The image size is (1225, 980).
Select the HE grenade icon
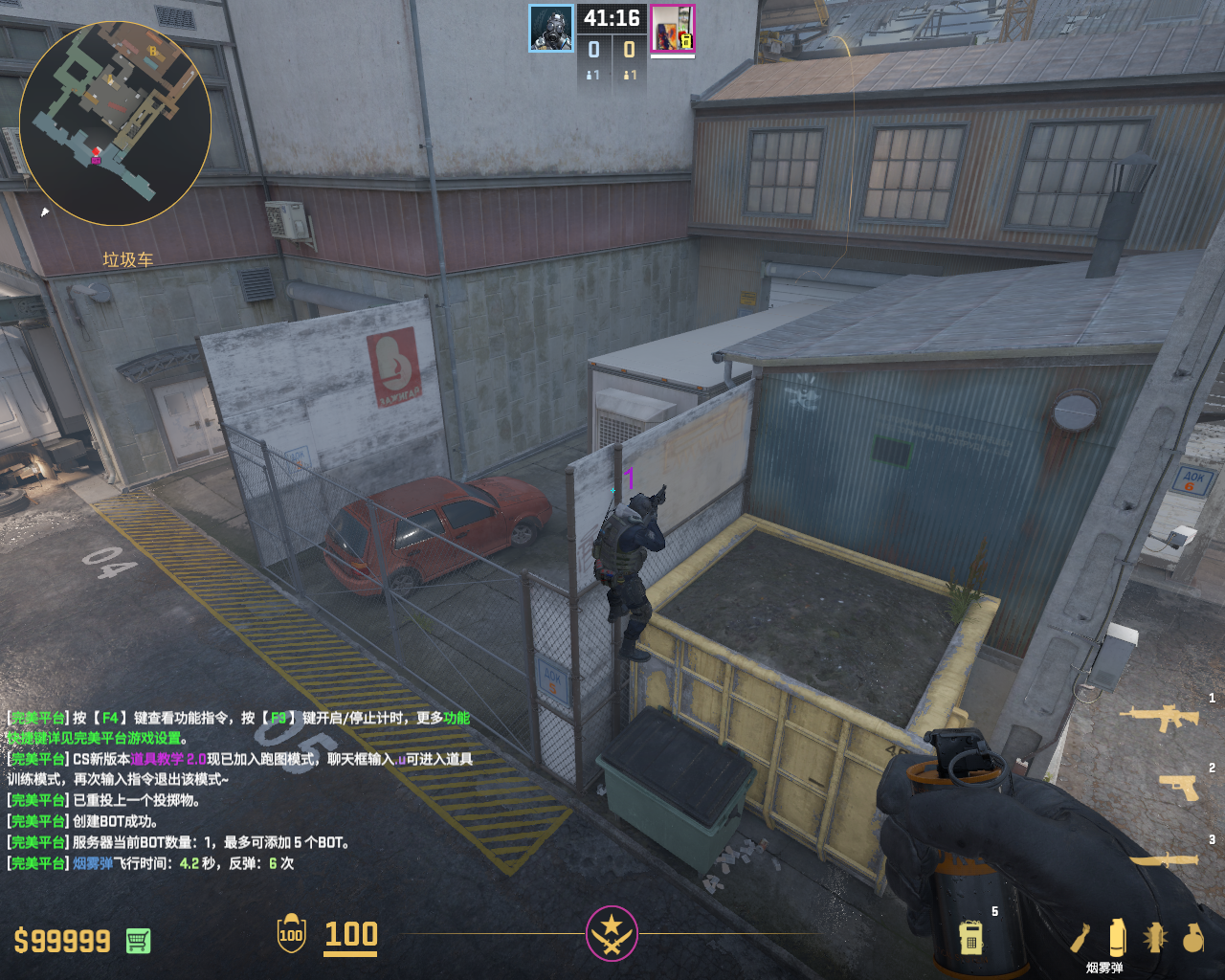(1192, 938)
